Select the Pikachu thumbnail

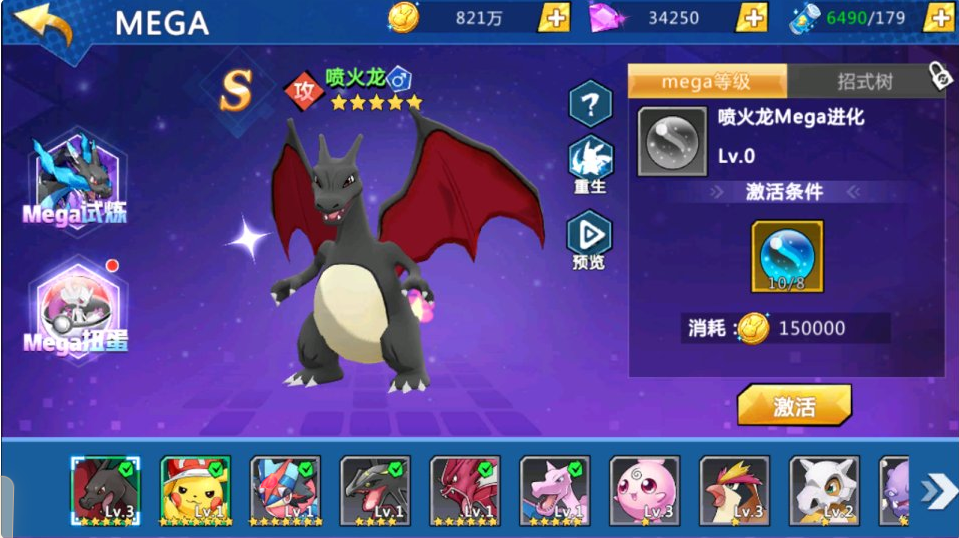[x=196, y=490]
